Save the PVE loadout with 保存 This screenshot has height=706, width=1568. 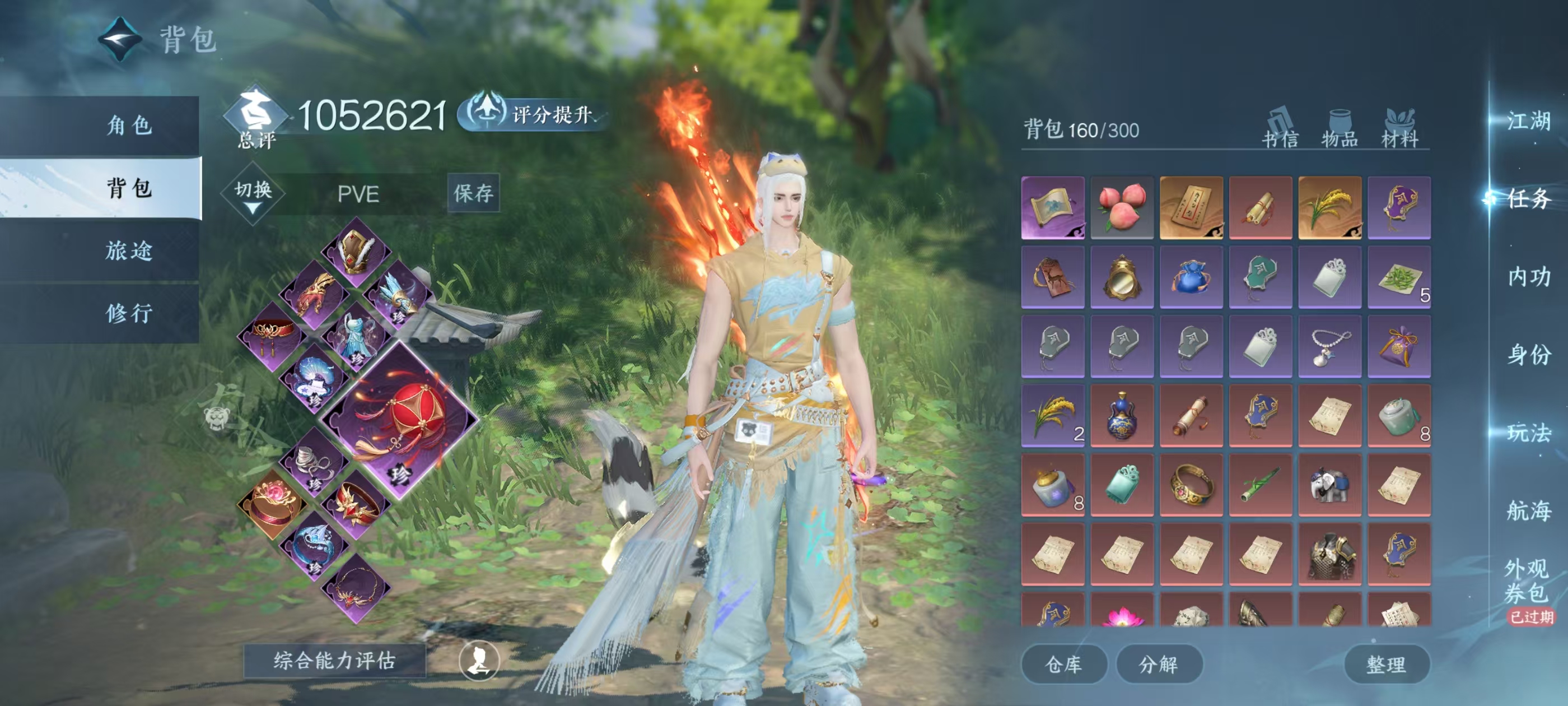point(473,193)
